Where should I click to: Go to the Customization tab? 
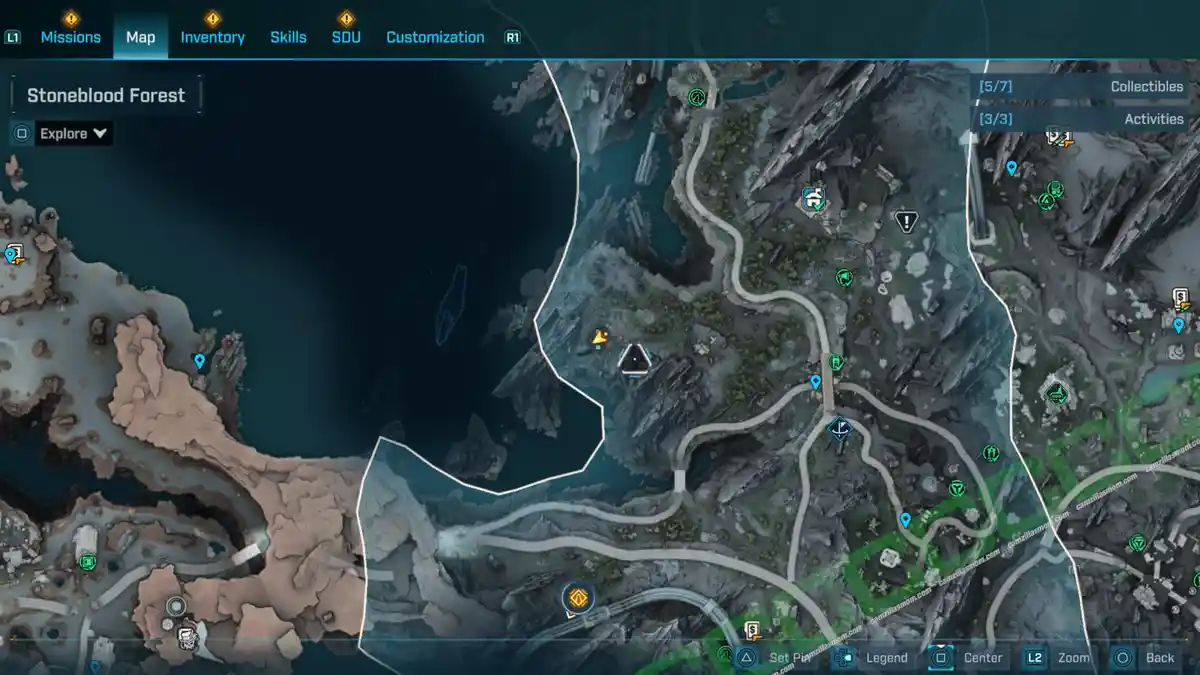(x=435, y=37)
